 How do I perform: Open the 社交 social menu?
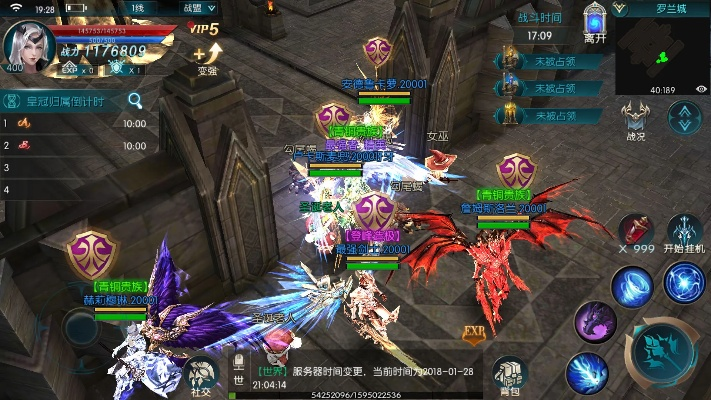[x=201, y=373]
